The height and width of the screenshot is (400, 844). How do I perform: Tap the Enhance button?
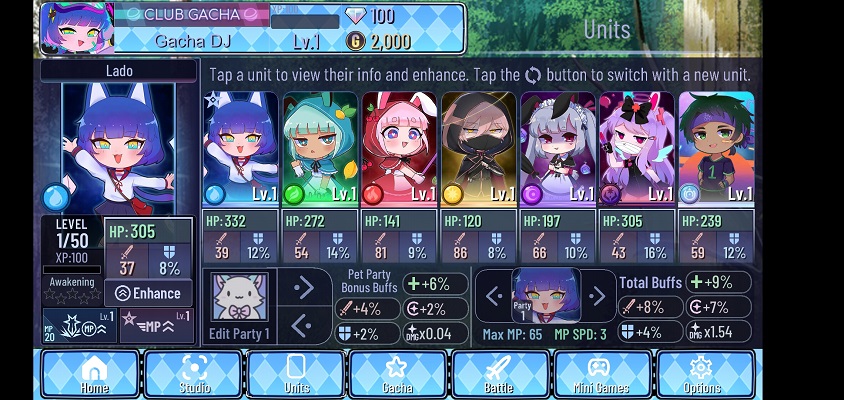(149, 293)
